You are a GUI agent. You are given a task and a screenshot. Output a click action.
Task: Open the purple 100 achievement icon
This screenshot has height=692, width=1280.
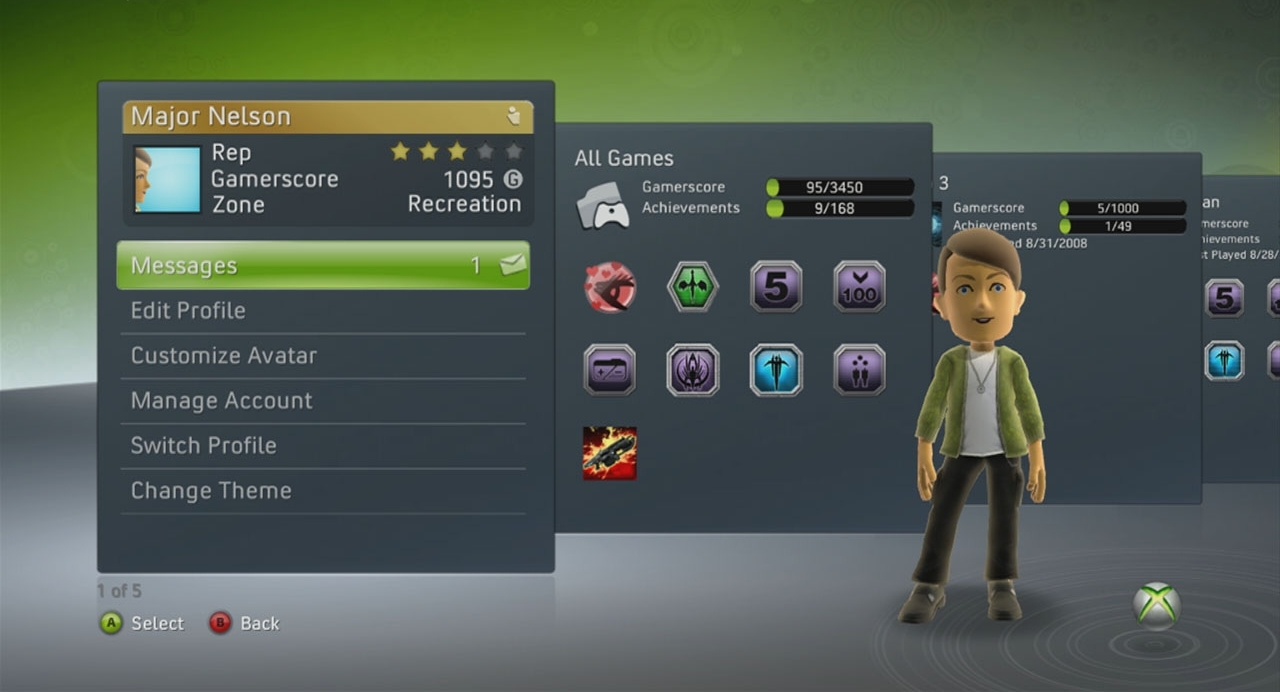pos(859,287)
